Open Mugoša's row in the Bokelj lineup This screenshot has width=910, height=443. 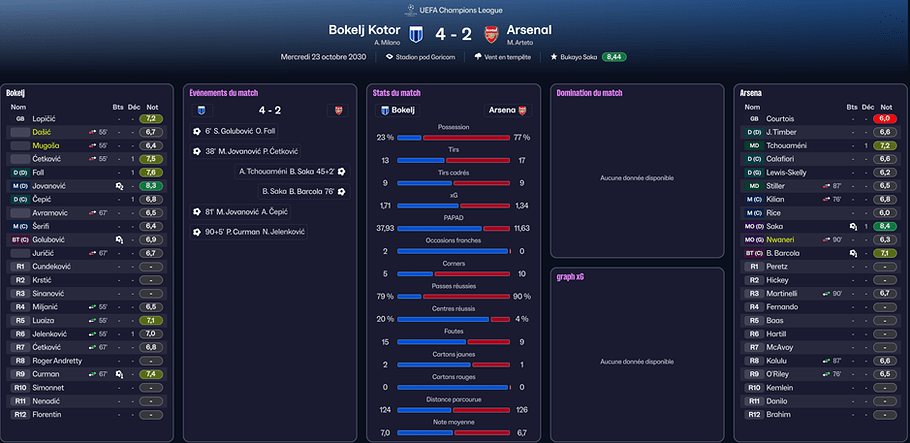[46, 145]
